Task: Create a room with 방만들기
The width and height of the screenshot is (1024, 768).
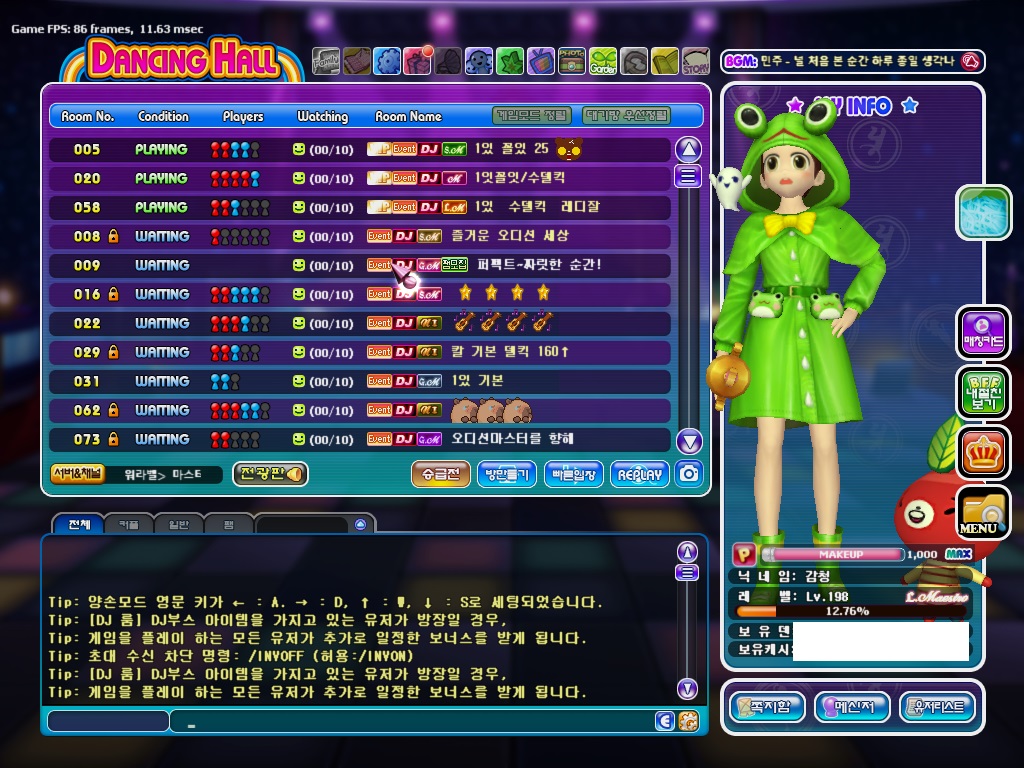Action: click(x=508, y=474)
